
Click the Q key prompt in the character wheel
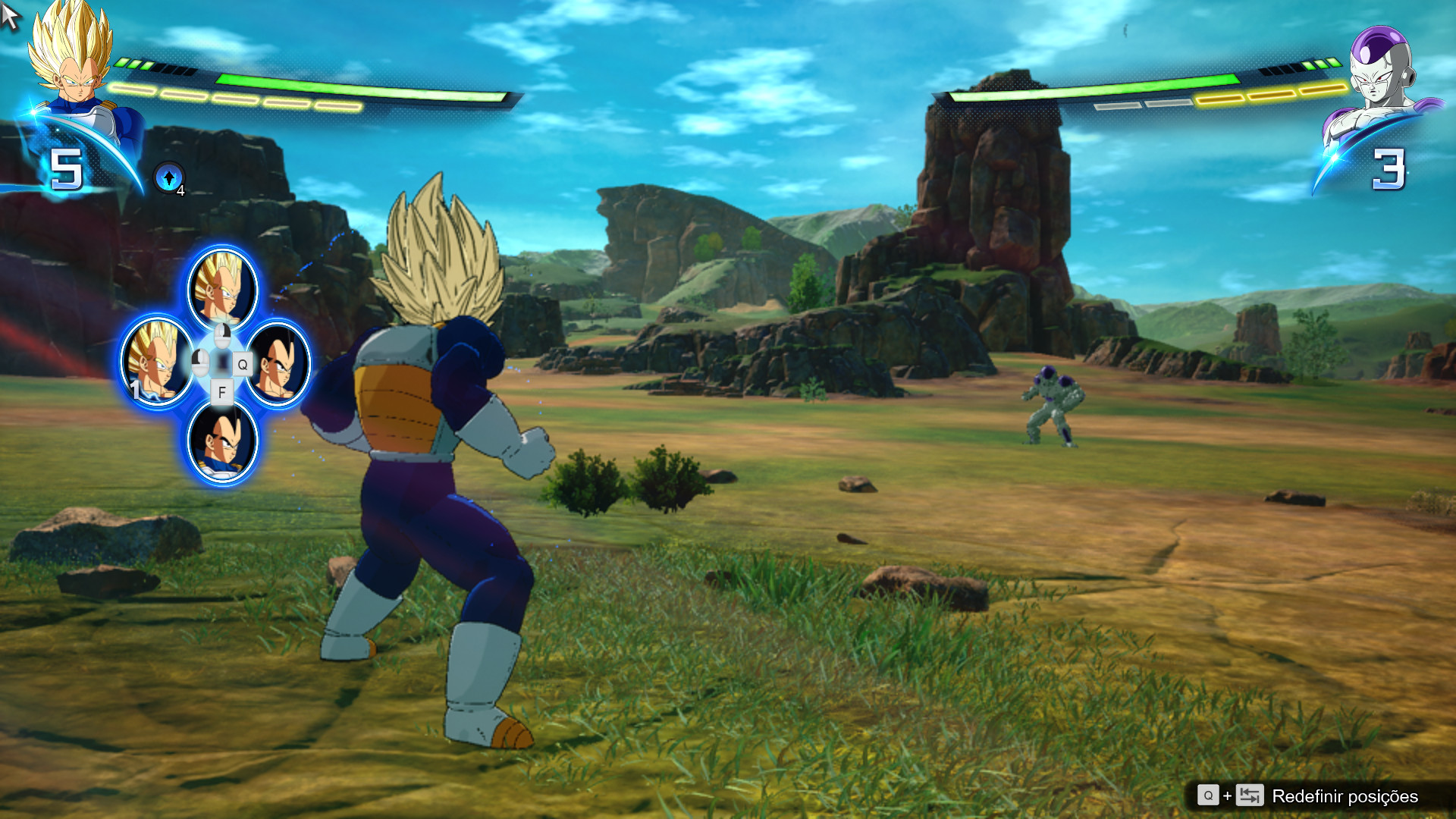click(x=242, y=362)
